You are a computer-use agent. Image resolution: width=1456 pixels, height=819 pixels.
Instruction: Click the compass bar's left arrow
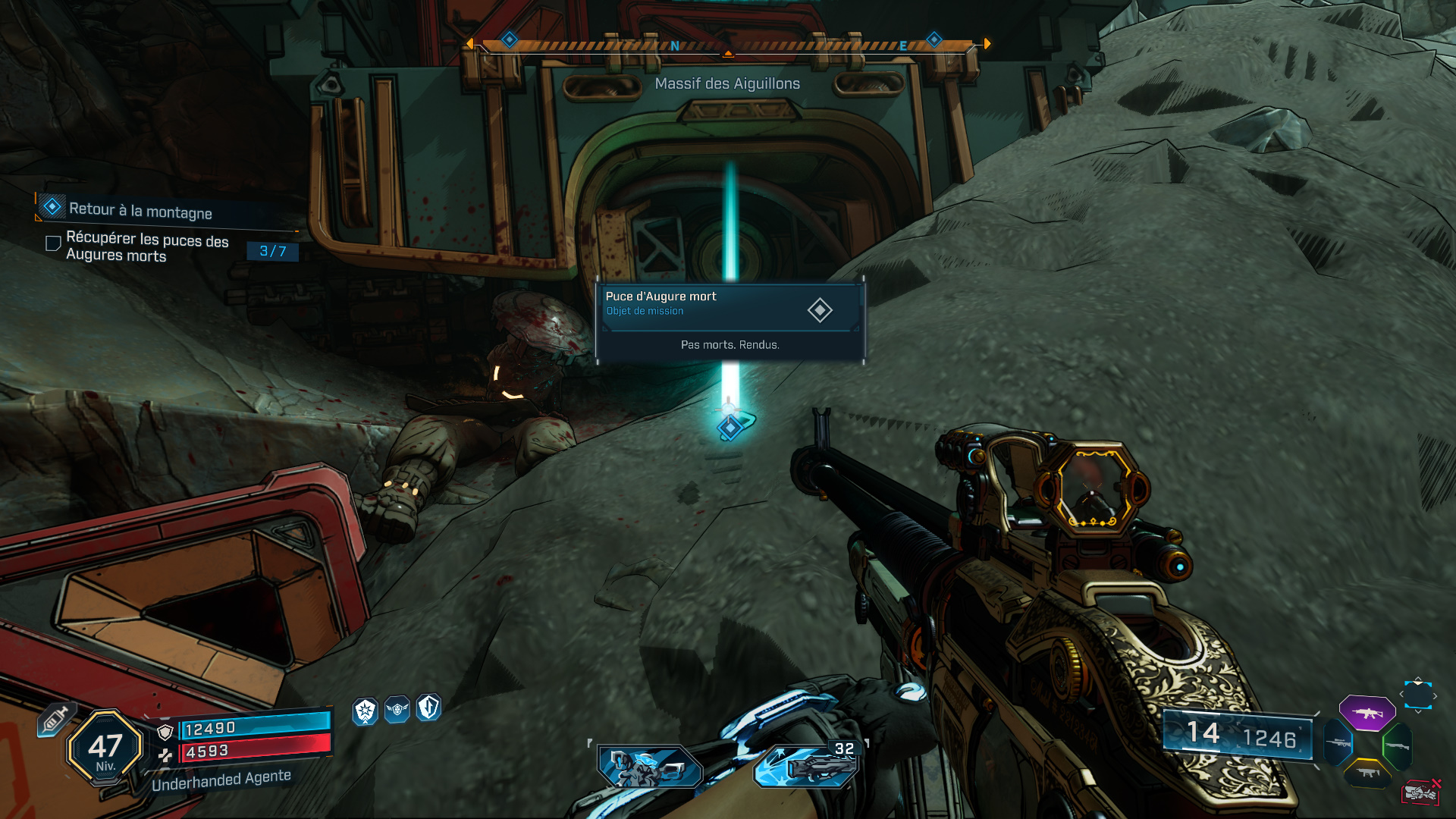click(469, 44)
